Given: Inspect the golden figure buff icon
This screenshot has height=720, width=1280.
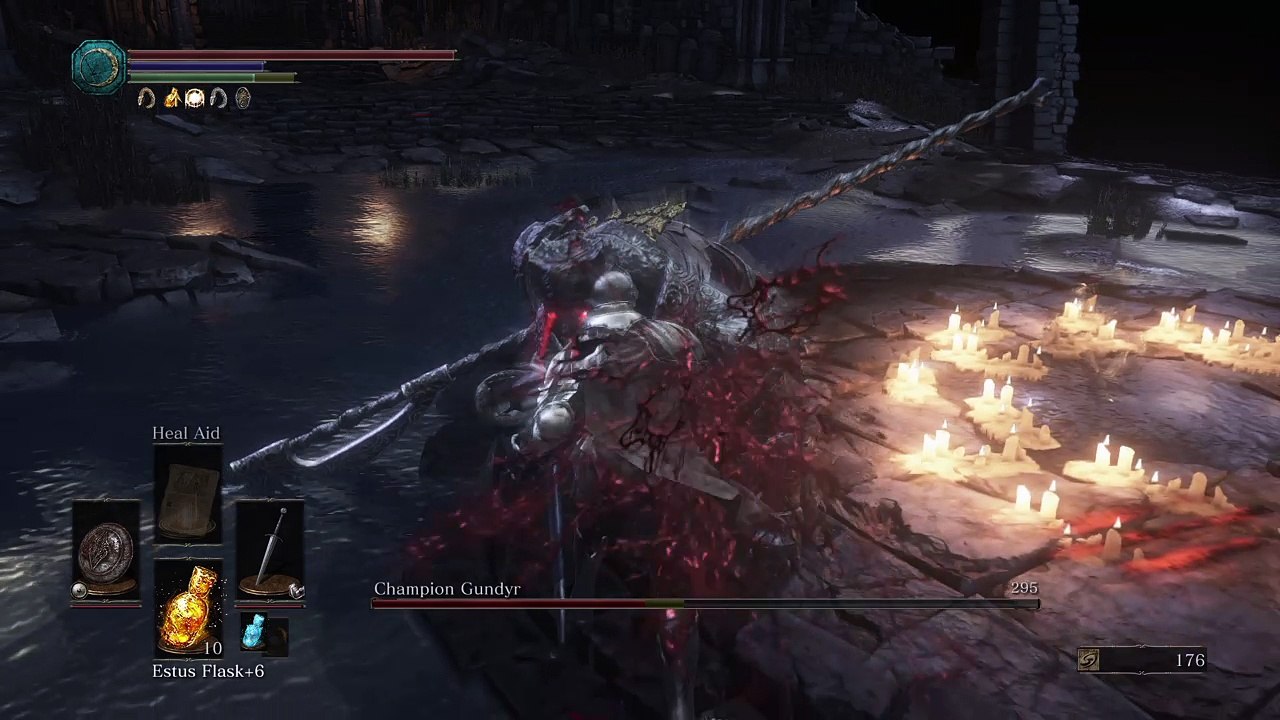Looking at the screenshot, I should (x=171, y=98).
